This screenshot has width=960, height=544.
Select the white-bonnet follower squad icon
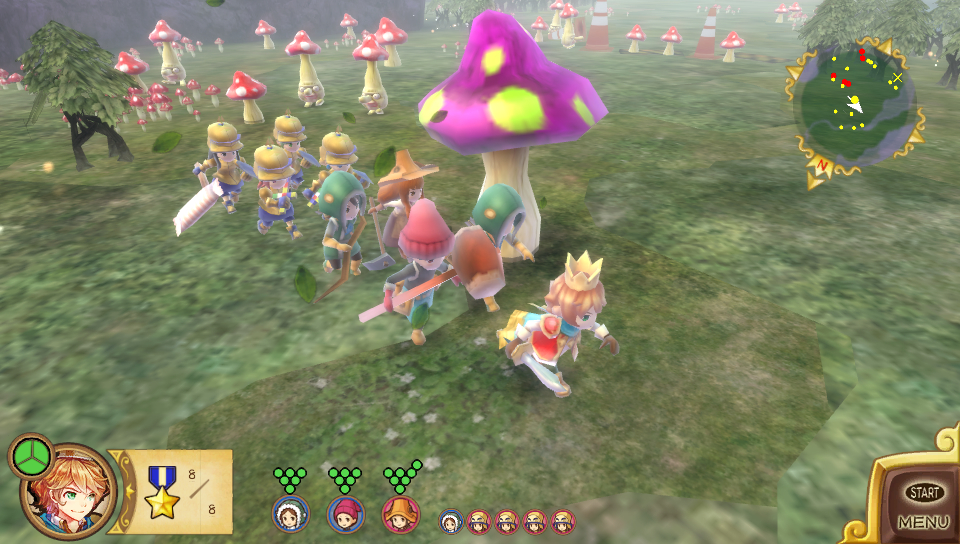[x=291, y=514]
